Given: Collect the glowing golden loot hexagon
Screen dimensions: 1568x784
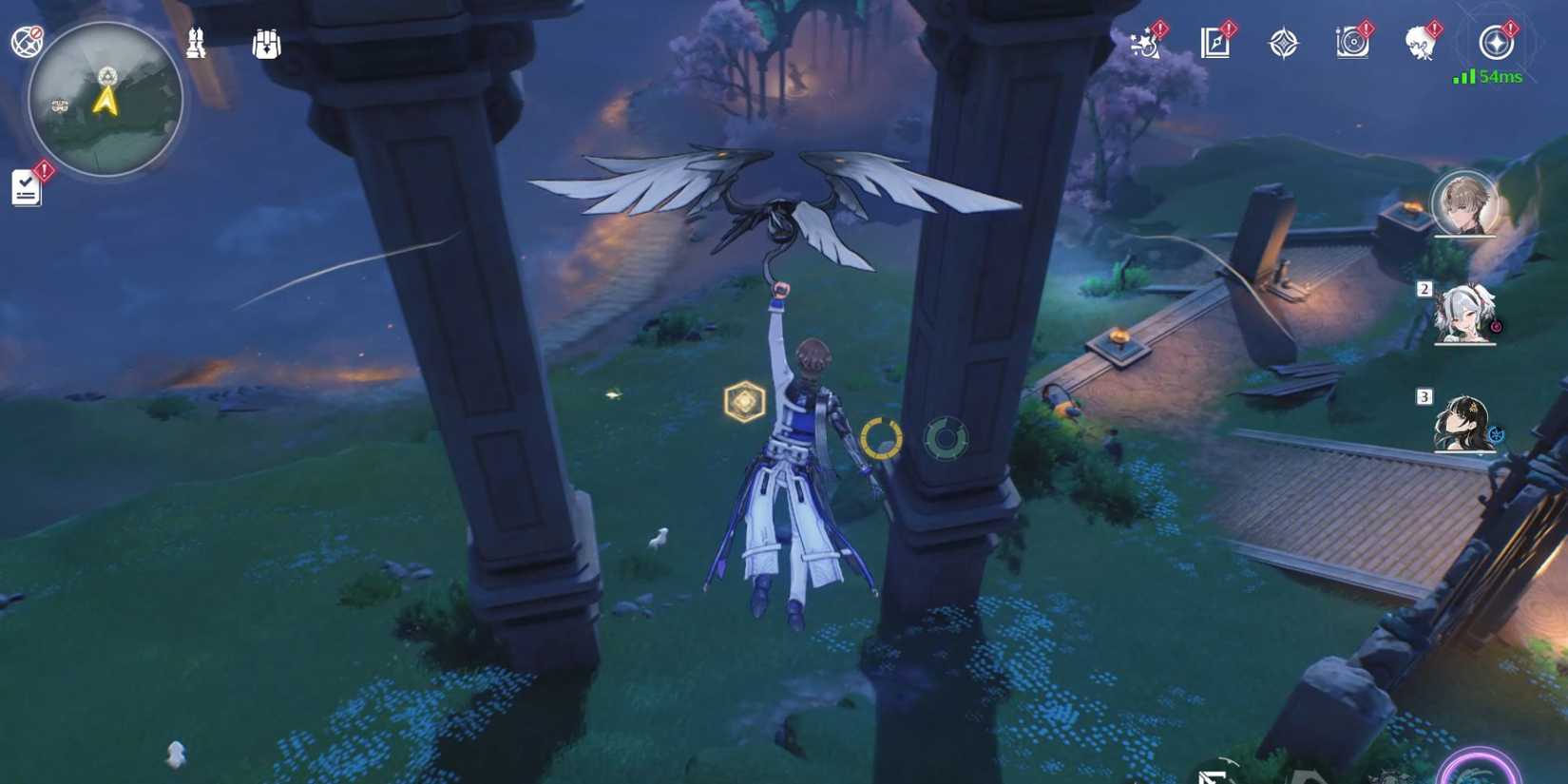Looking at the screenshot, I should click(744, 401).
